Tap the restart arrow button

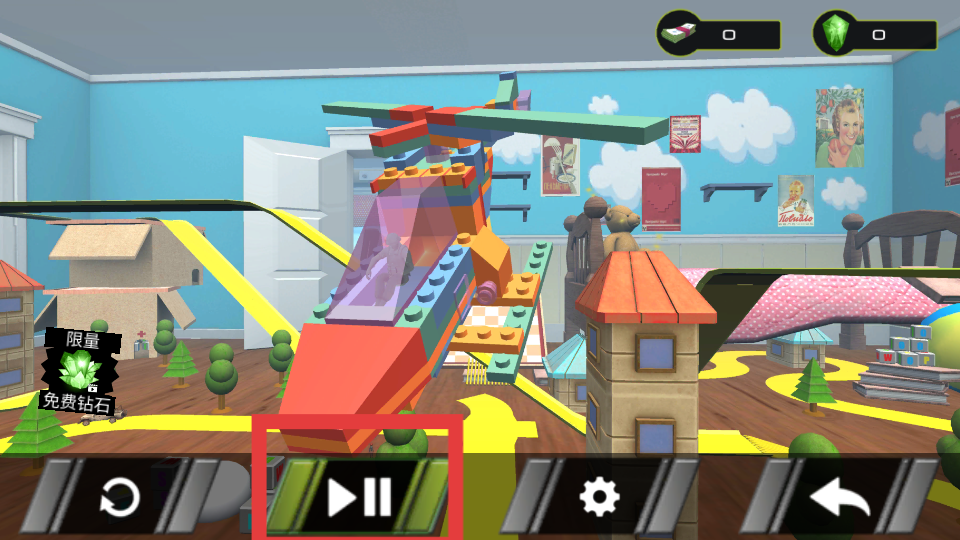(120, 496)
